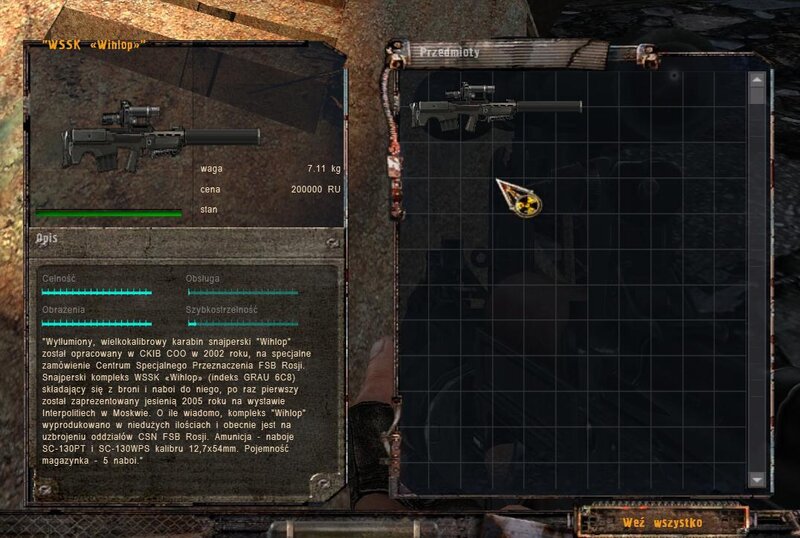Click the inventory scrollbar up arrow
The width and height of the screenshot is (800, 538).
(757, 78)
